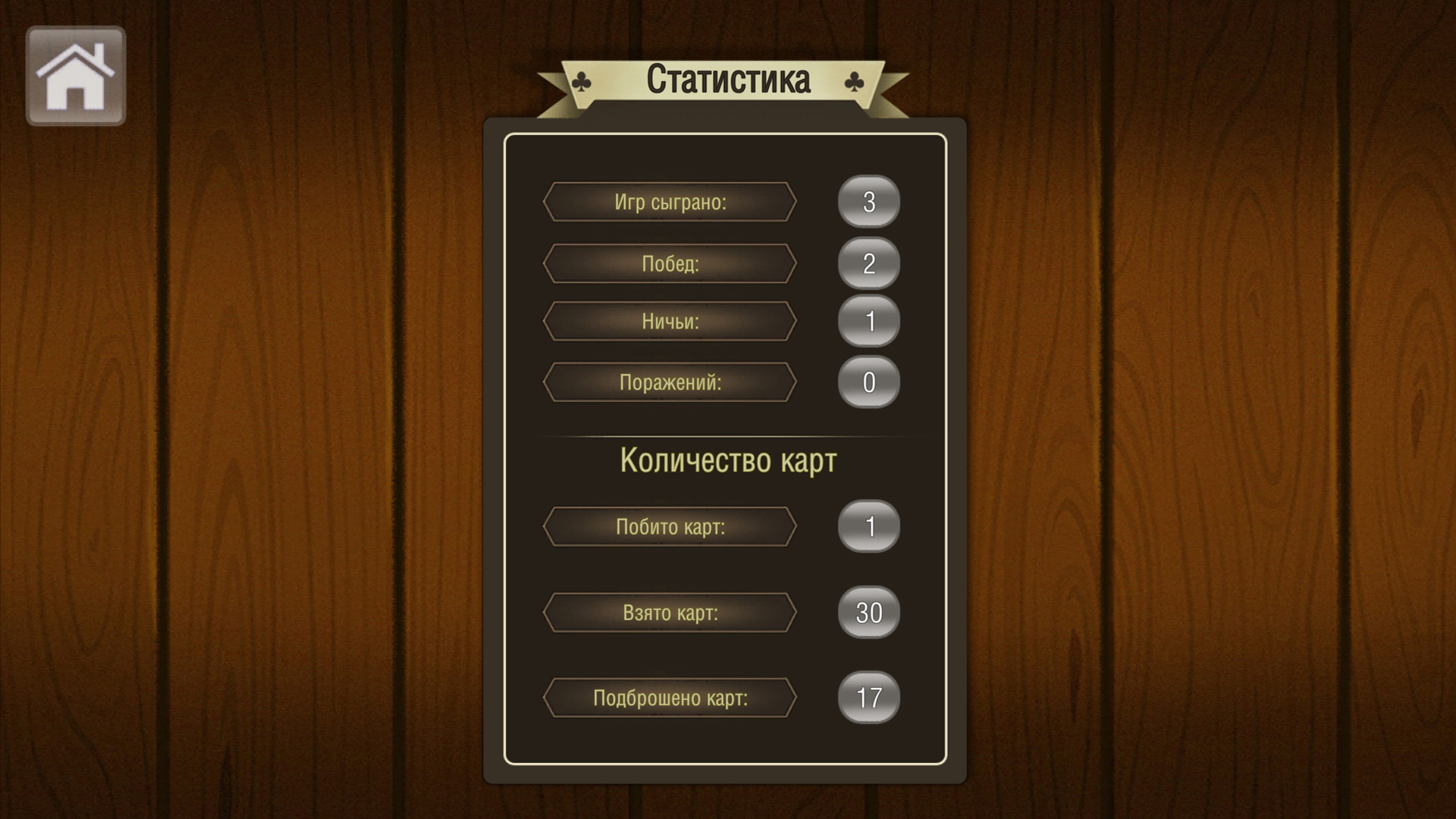Click the badge showing 0 next to Поражений

pos(869,381)
